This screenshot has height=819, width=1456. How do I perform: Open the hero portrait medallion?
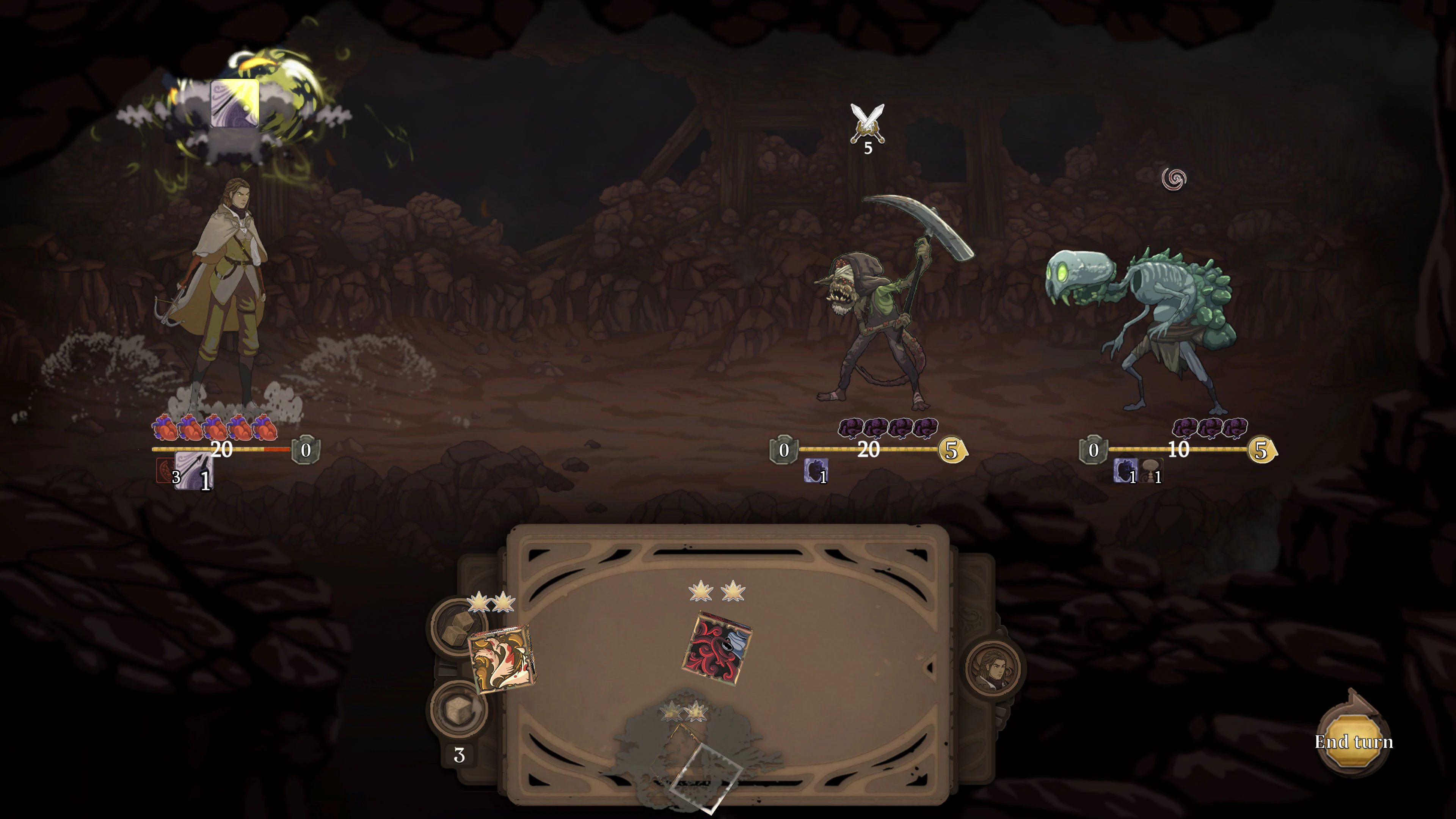[993, 667]
